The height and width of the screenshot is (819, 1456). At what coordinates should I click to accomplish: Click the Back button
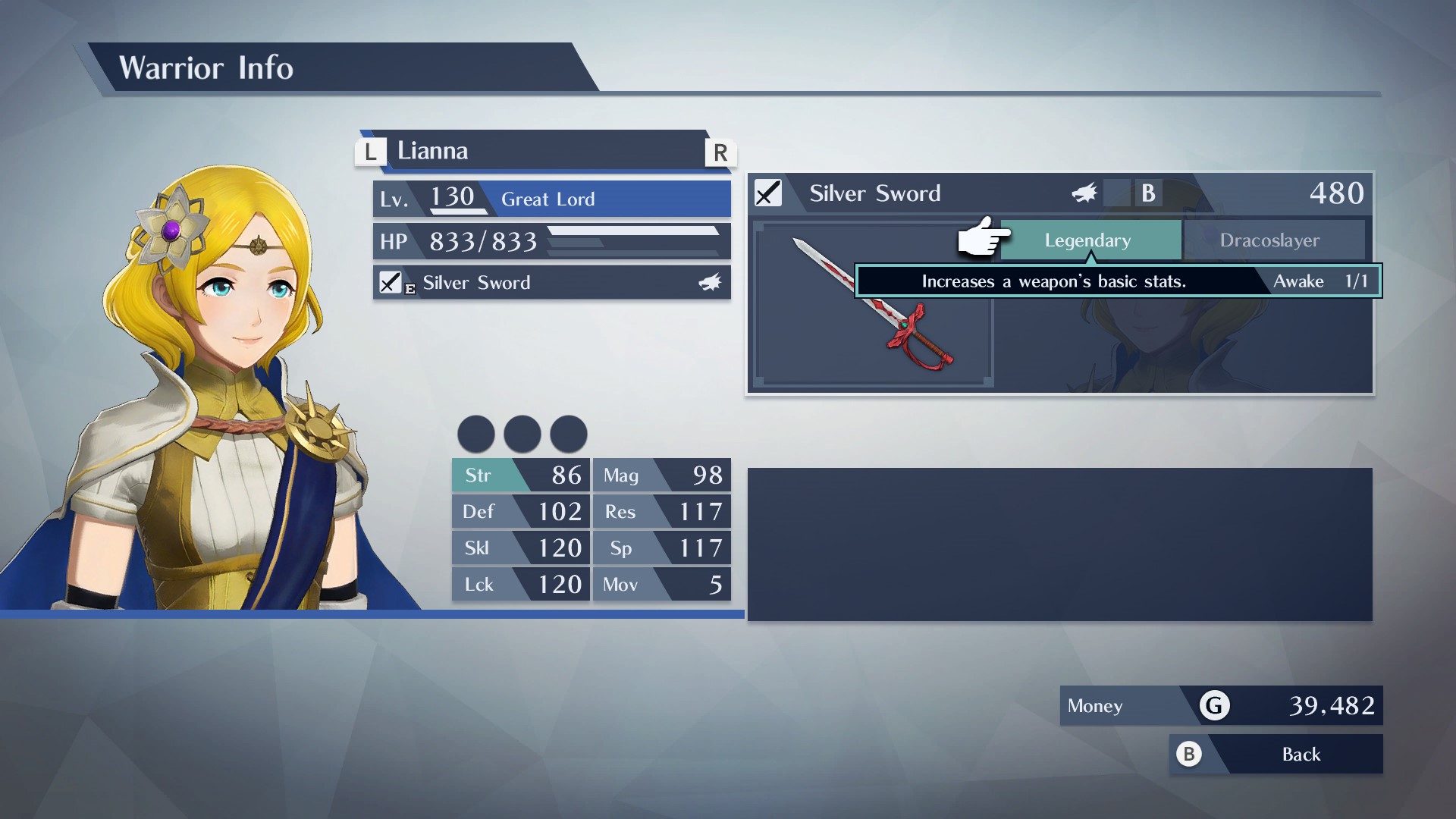tap(1277, 755)
